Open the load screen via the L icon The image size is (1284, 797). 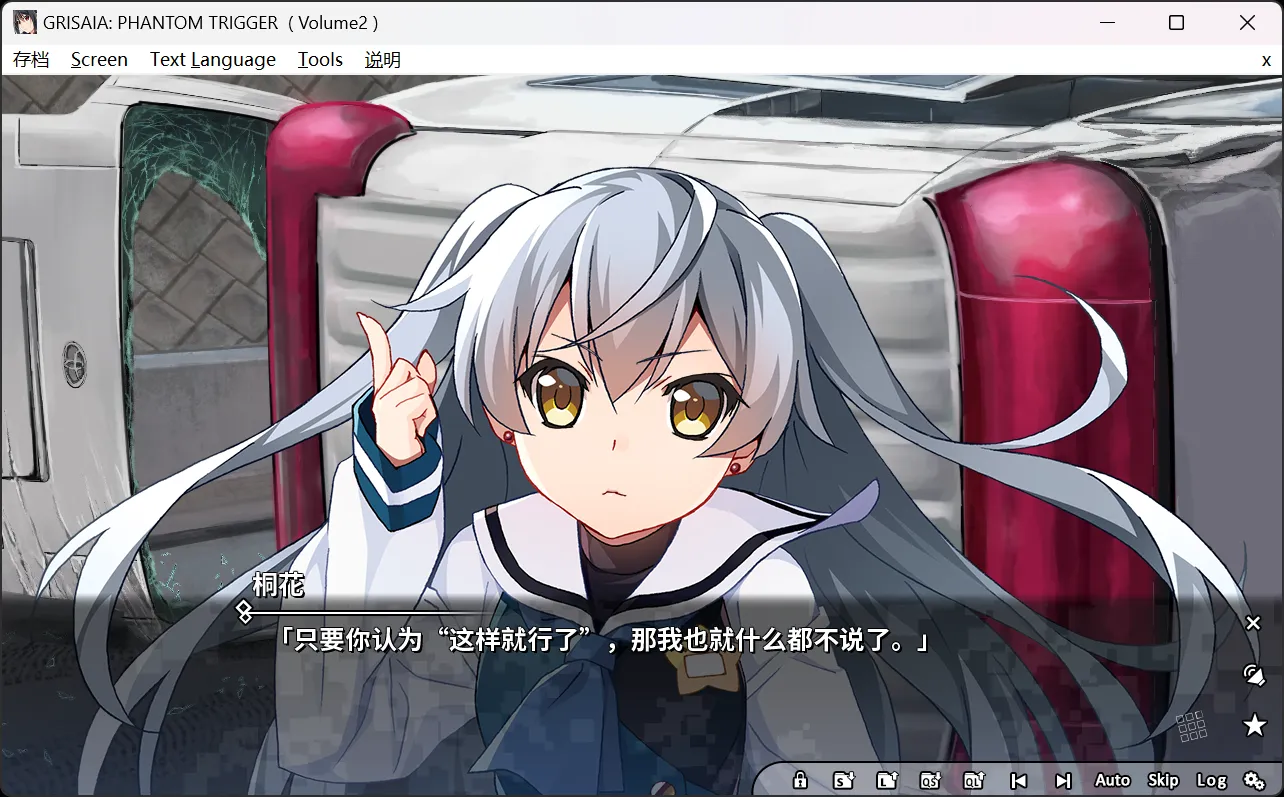[x=887, y=780]
